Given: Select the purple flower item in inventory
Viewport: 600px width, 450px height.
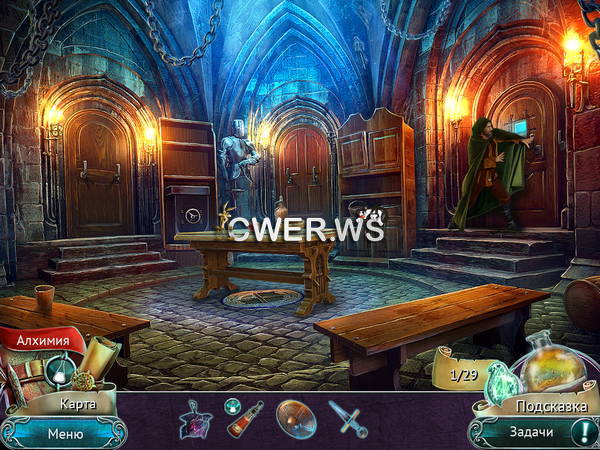Looking at the screenshot, I should pos(195,418).
